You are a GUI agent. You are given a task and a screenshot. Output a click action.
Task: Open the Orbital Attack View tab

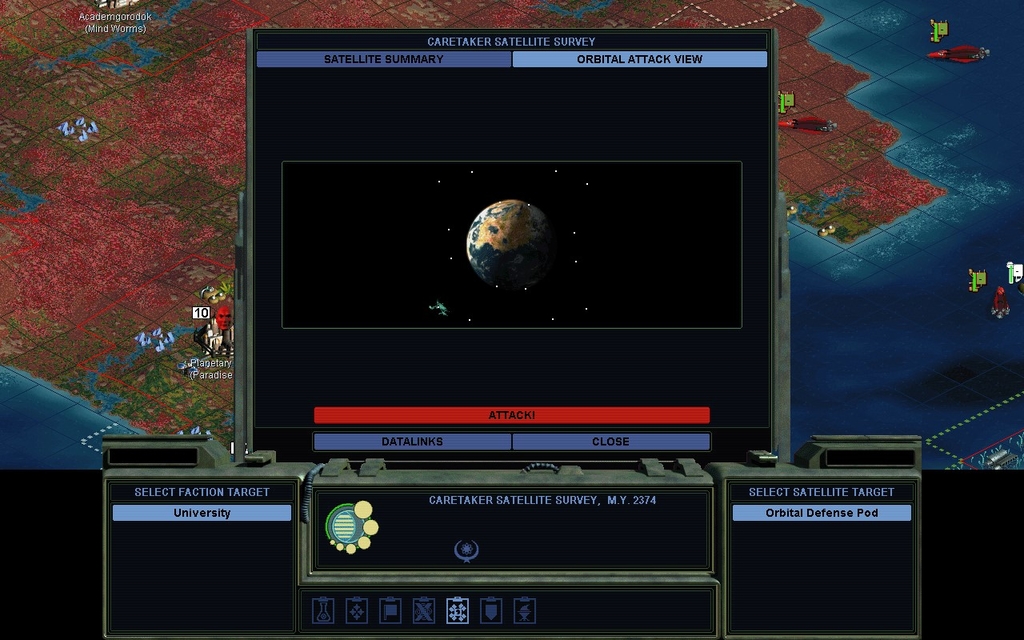[x=639, y=59]
